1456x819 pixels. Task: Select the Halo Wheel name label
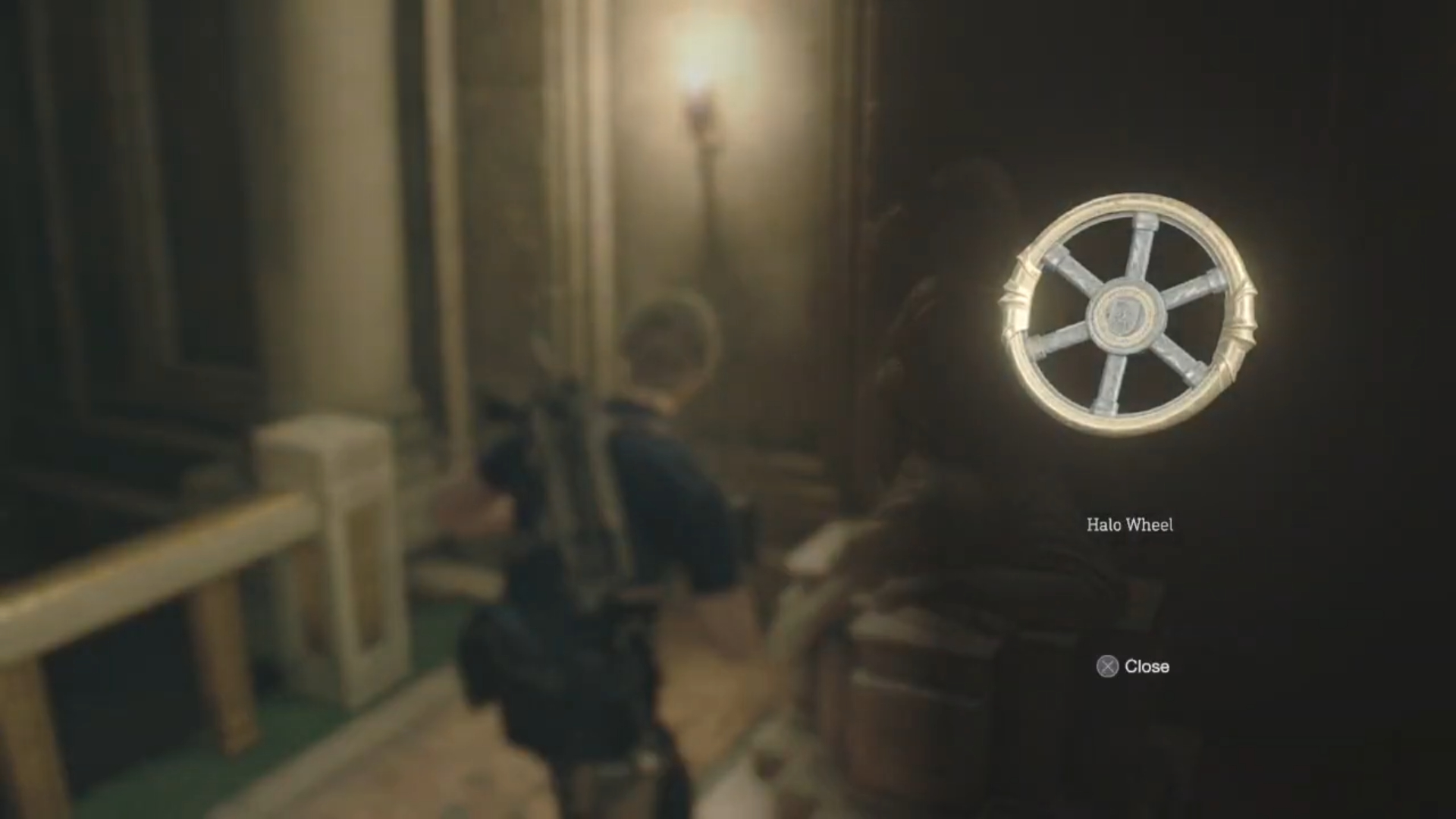(1131, 526)
